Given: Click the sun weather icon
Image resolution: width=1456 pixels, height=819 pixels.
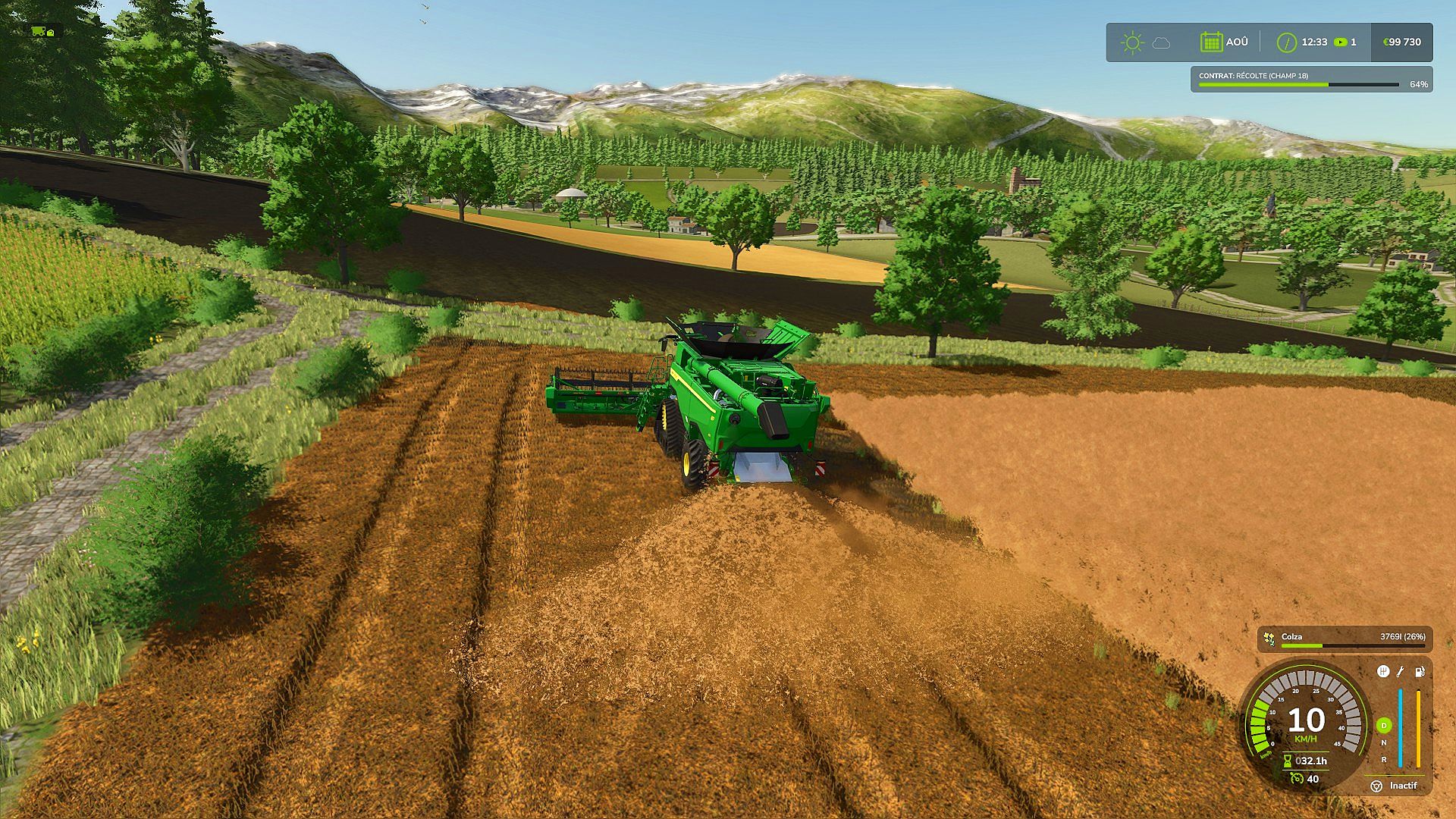Looking at the screenshot, I should [1132, 42].
